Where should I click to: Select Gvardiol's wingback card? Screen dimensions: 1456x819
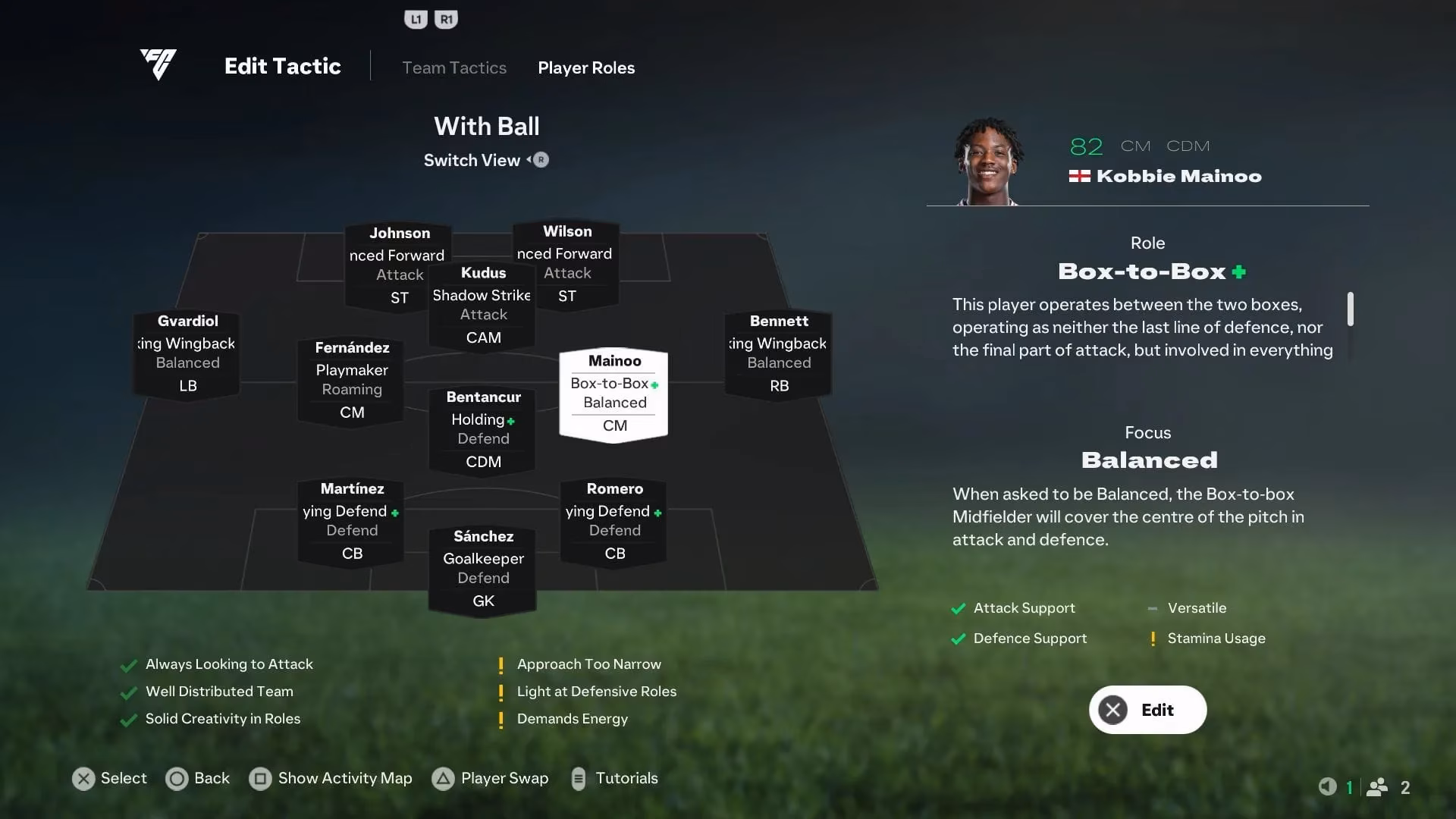[x=186, y=353]
